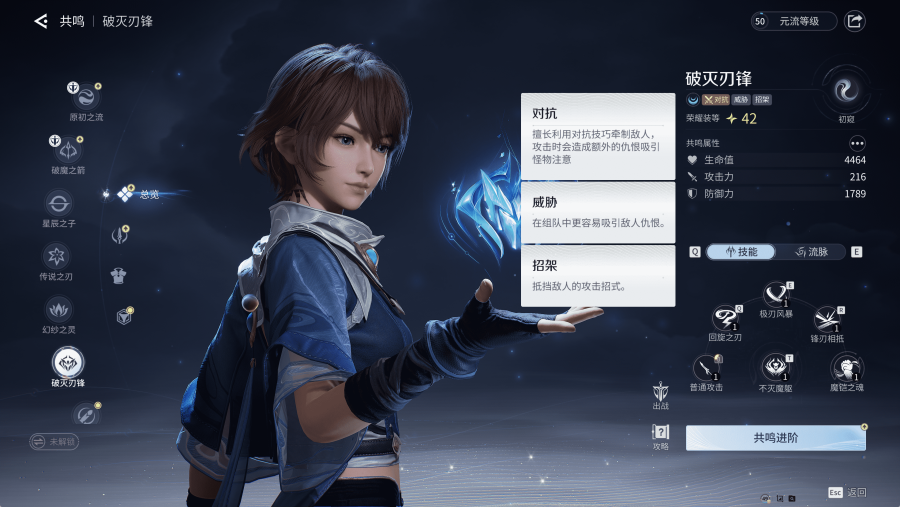900x507 pixels.
Task: Open the three-dot attribute details button
Action: [x=857, y=143]
